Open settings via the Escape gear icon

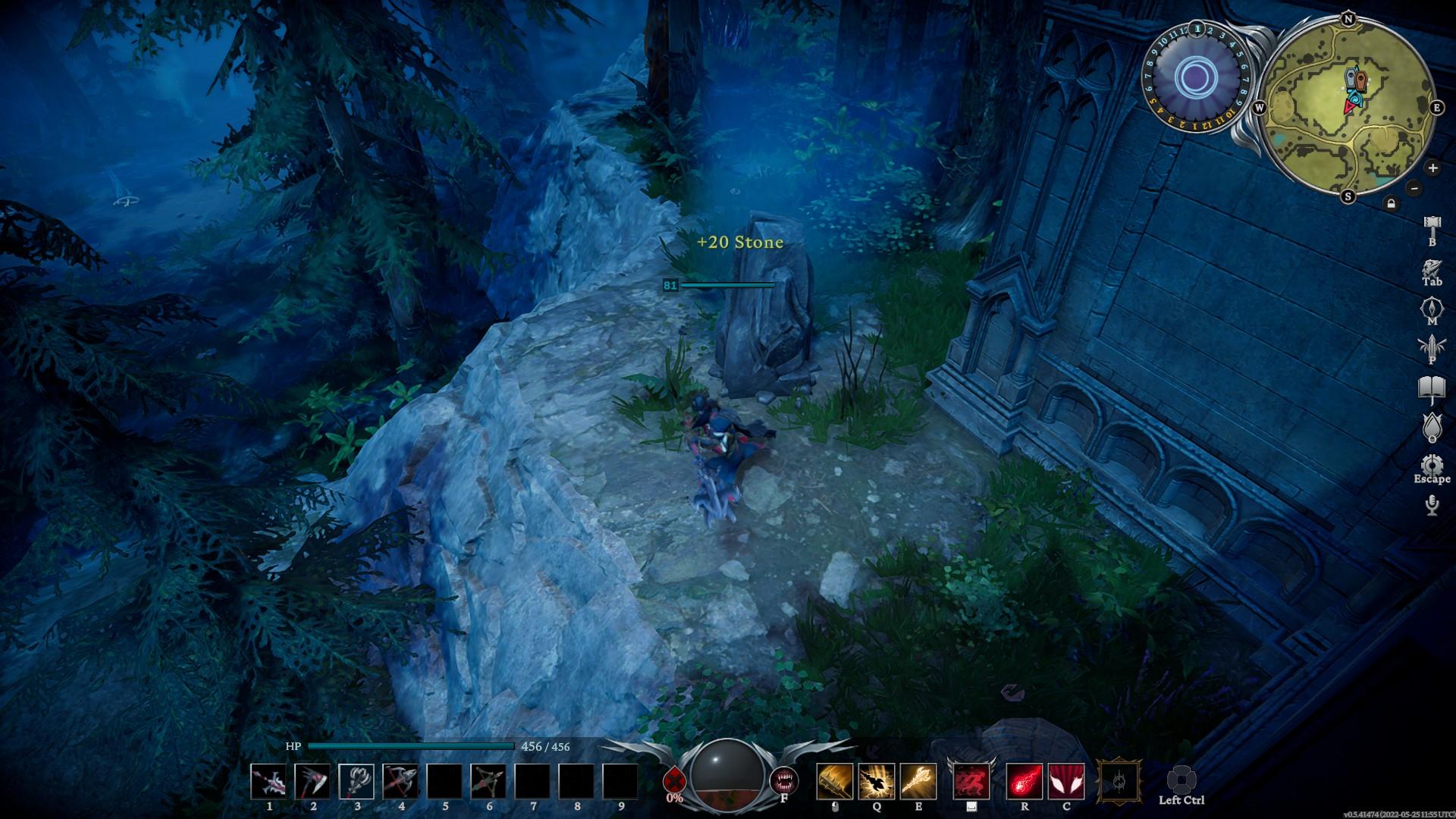point(1430,463)
